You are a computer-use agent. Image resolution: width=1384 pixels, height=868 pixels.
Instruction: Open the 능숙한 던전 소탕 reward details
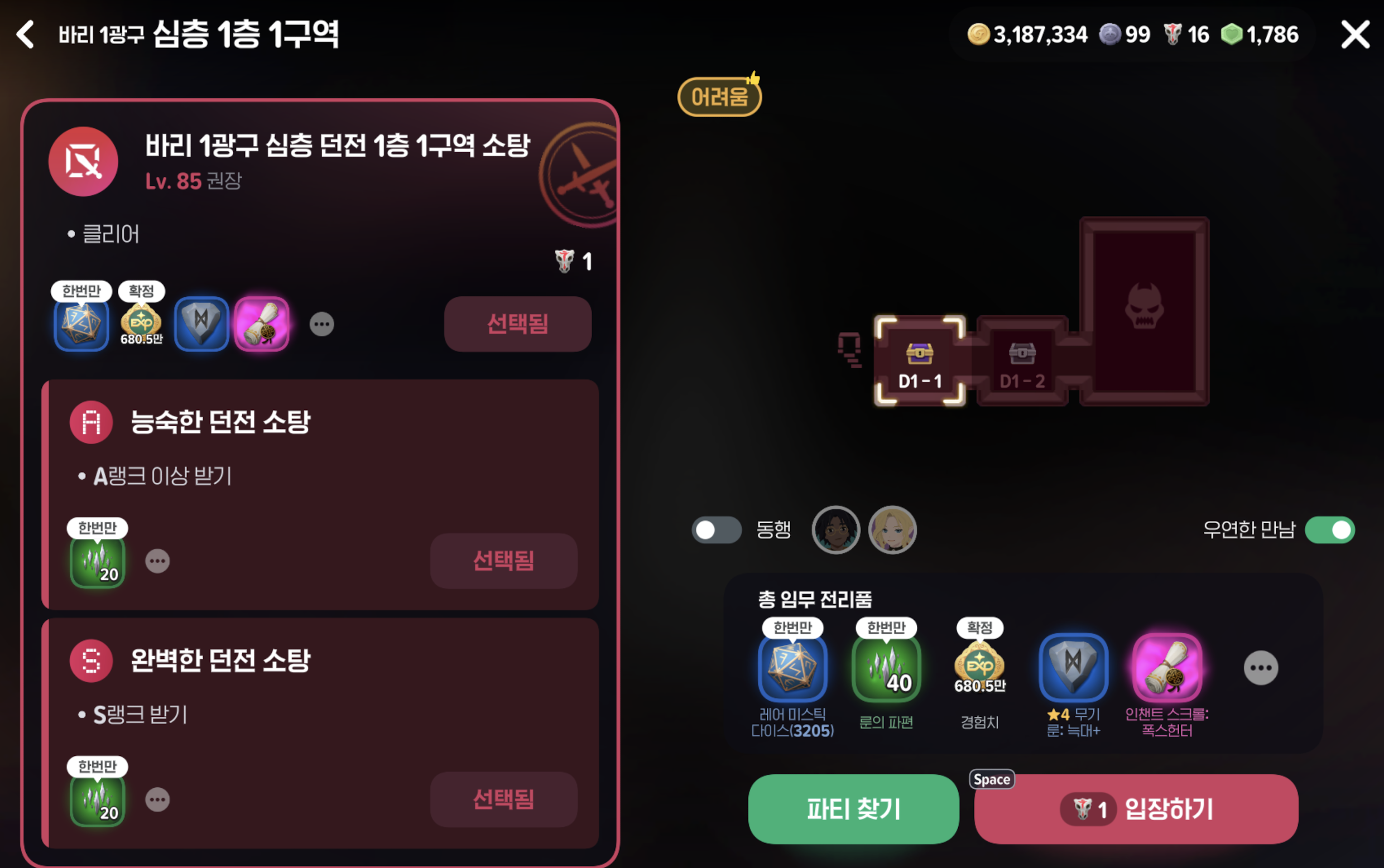[158, 561]
